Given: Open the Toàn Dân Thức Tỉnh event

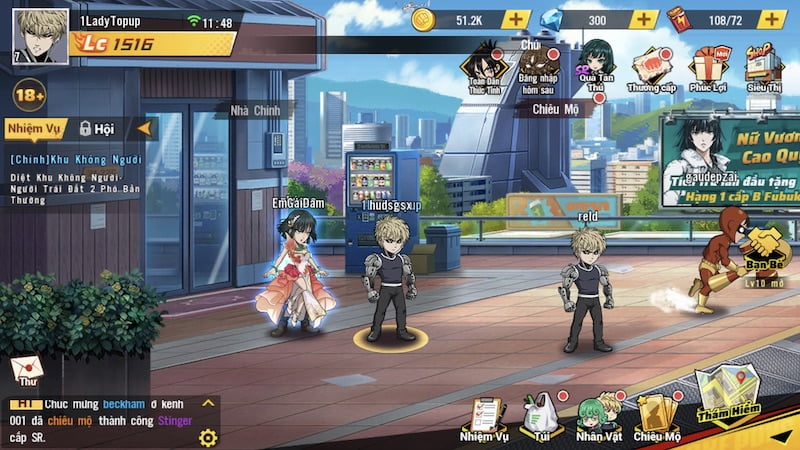Looking at the screenshot, I should (x=487, y=66).
